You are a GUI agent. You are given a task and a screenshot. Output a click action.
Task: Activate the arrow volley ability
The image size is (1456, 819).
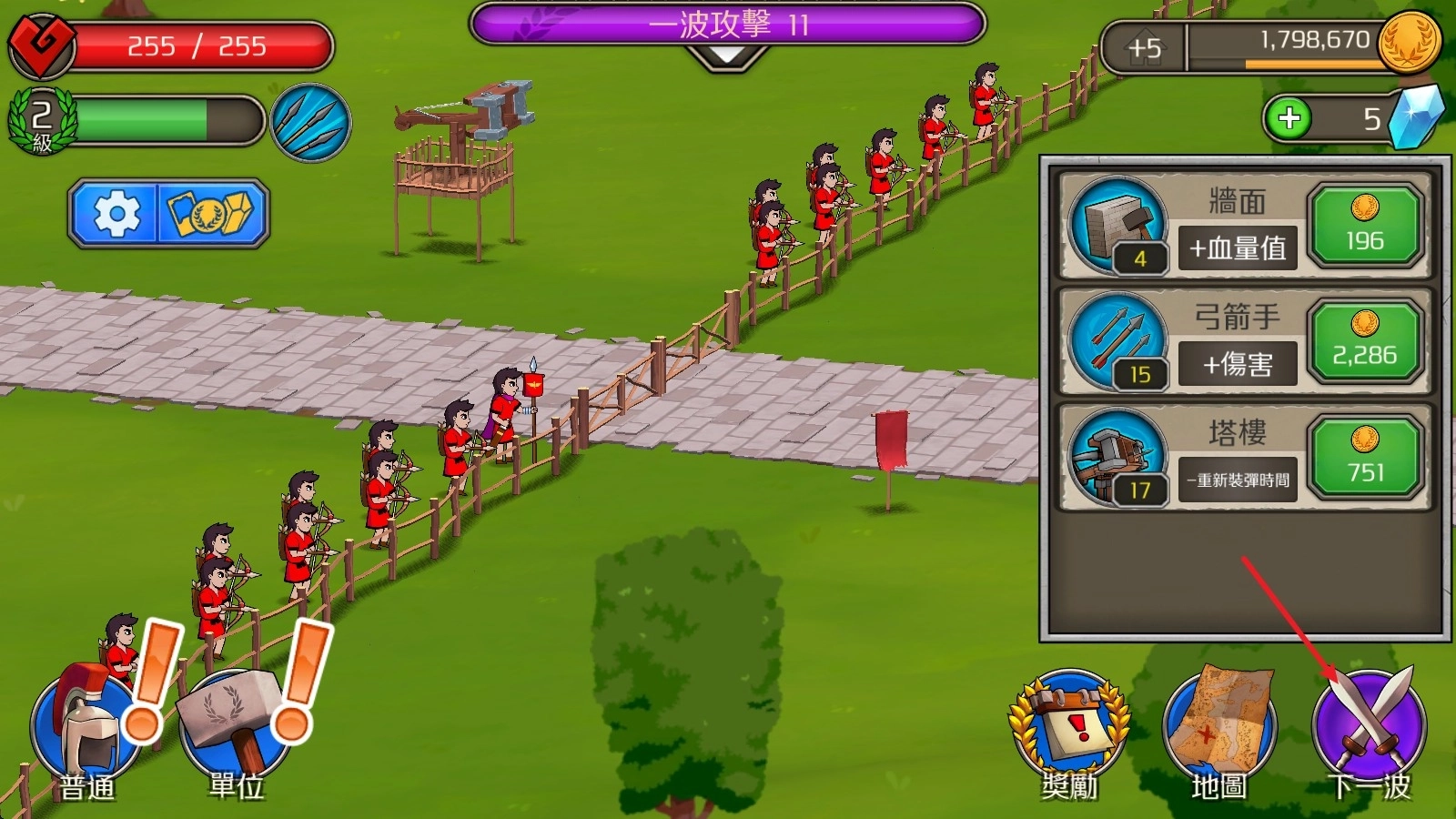click(x=310, y=123)
